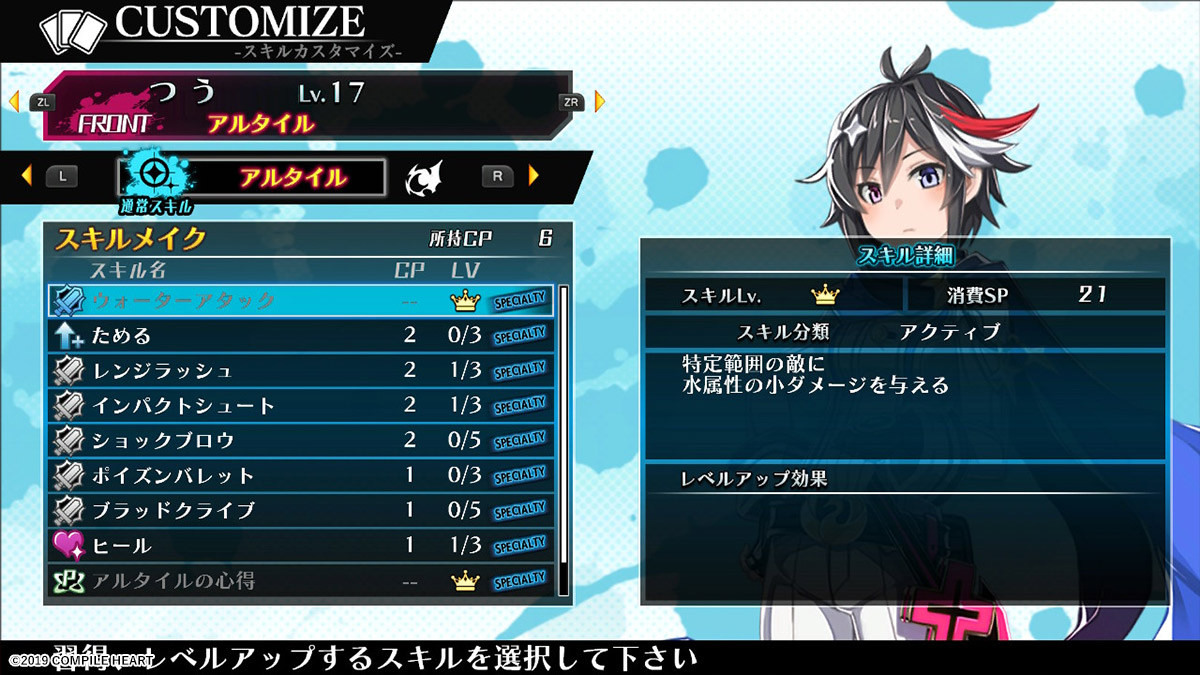Select the ショックブロウ skill
1200x675 pixels.
tap(300, 440)
